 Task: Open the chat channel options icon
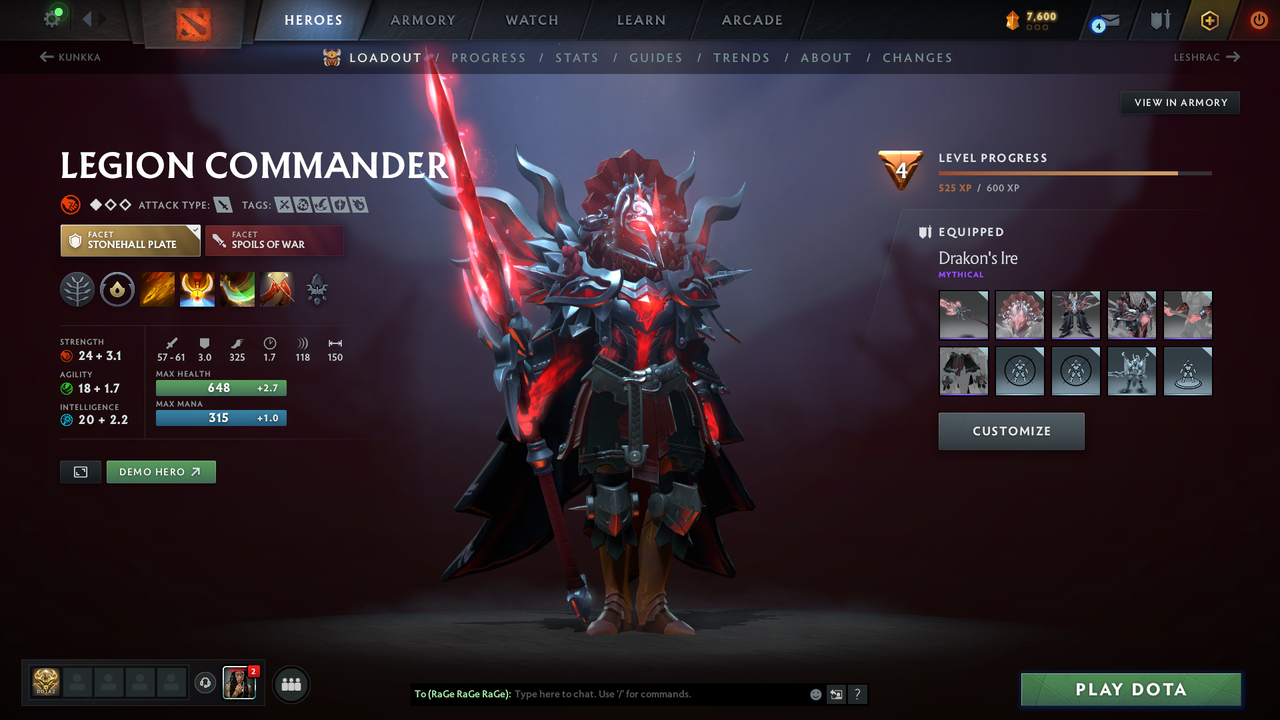(x=836, y=693)
